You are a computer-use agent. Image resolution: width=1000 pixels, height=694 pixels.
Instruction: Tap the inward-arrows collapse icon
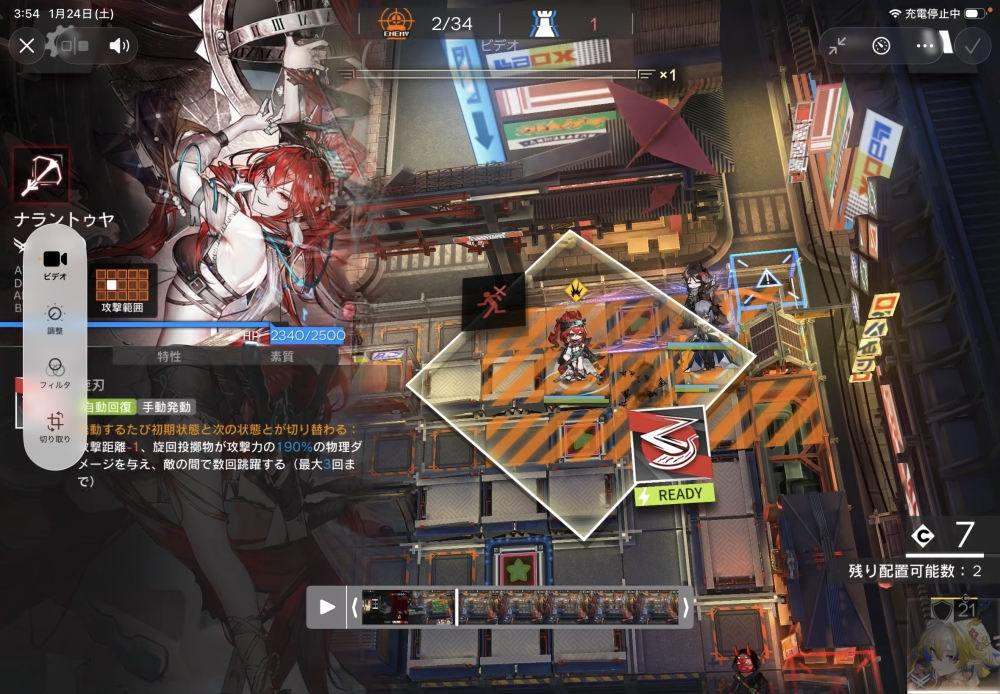[837, 45]
